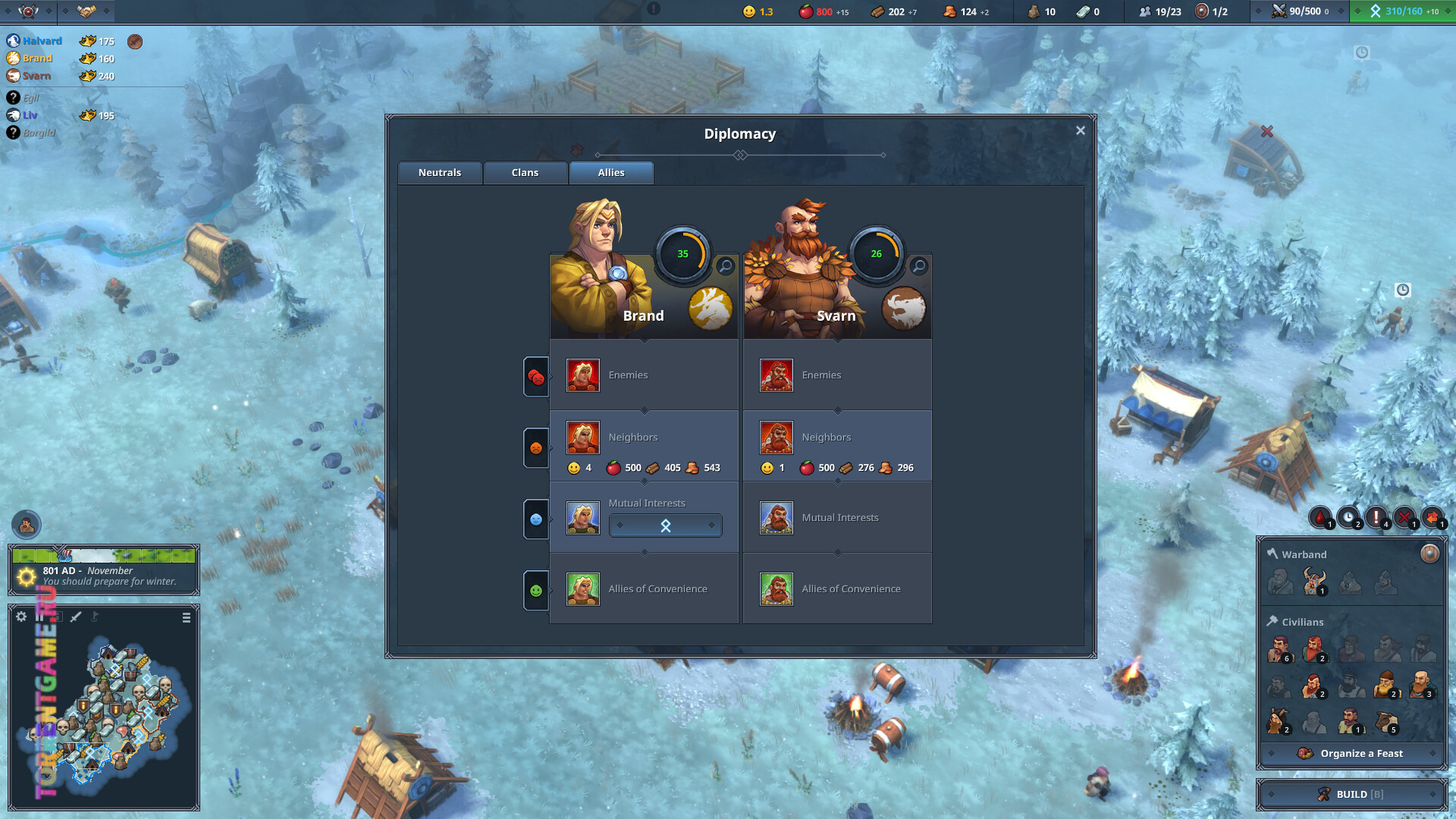Open the minimap list menu icon
The image size is (1456, 819).
coord(187,618)
